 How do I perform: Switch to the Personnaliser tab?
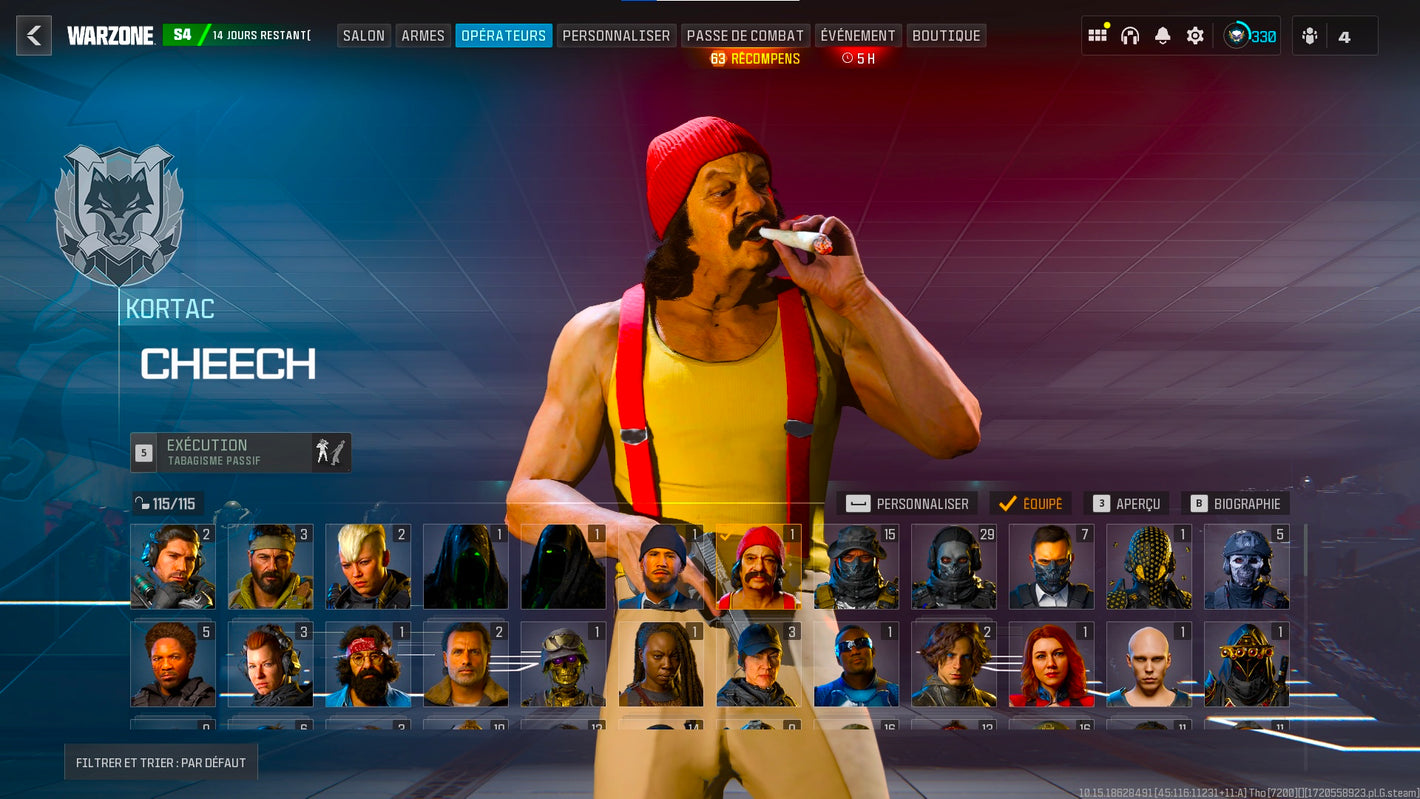(616, 36)
